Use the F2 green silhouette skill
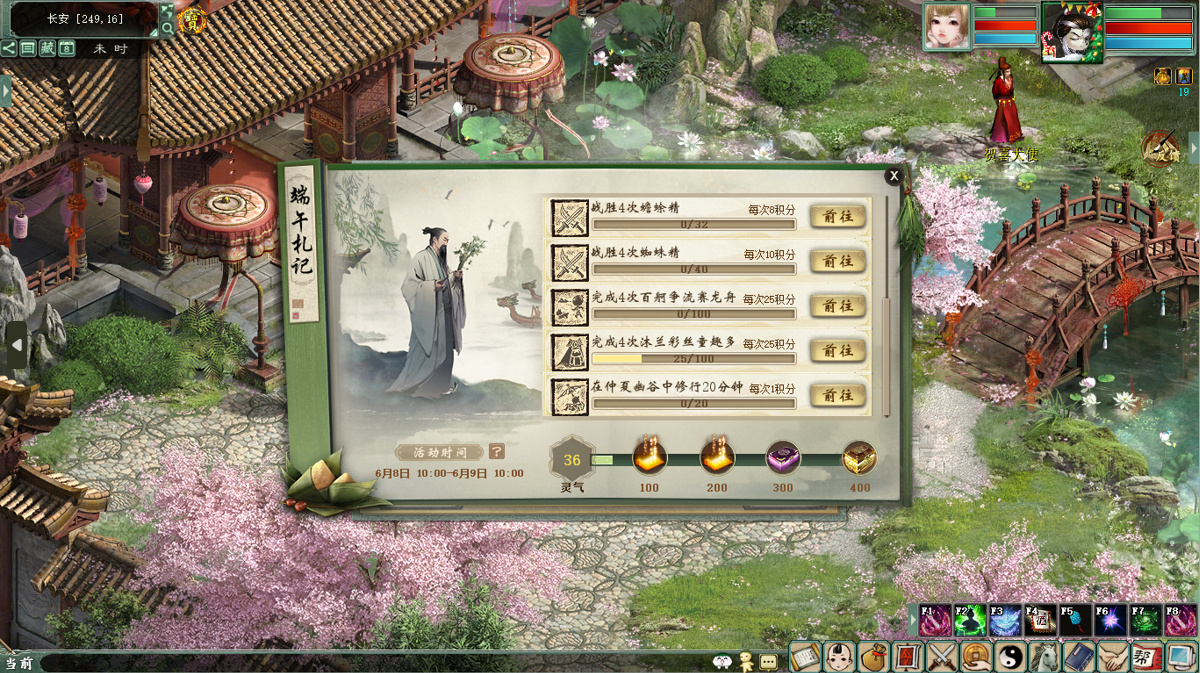 [x=970, y=621]
